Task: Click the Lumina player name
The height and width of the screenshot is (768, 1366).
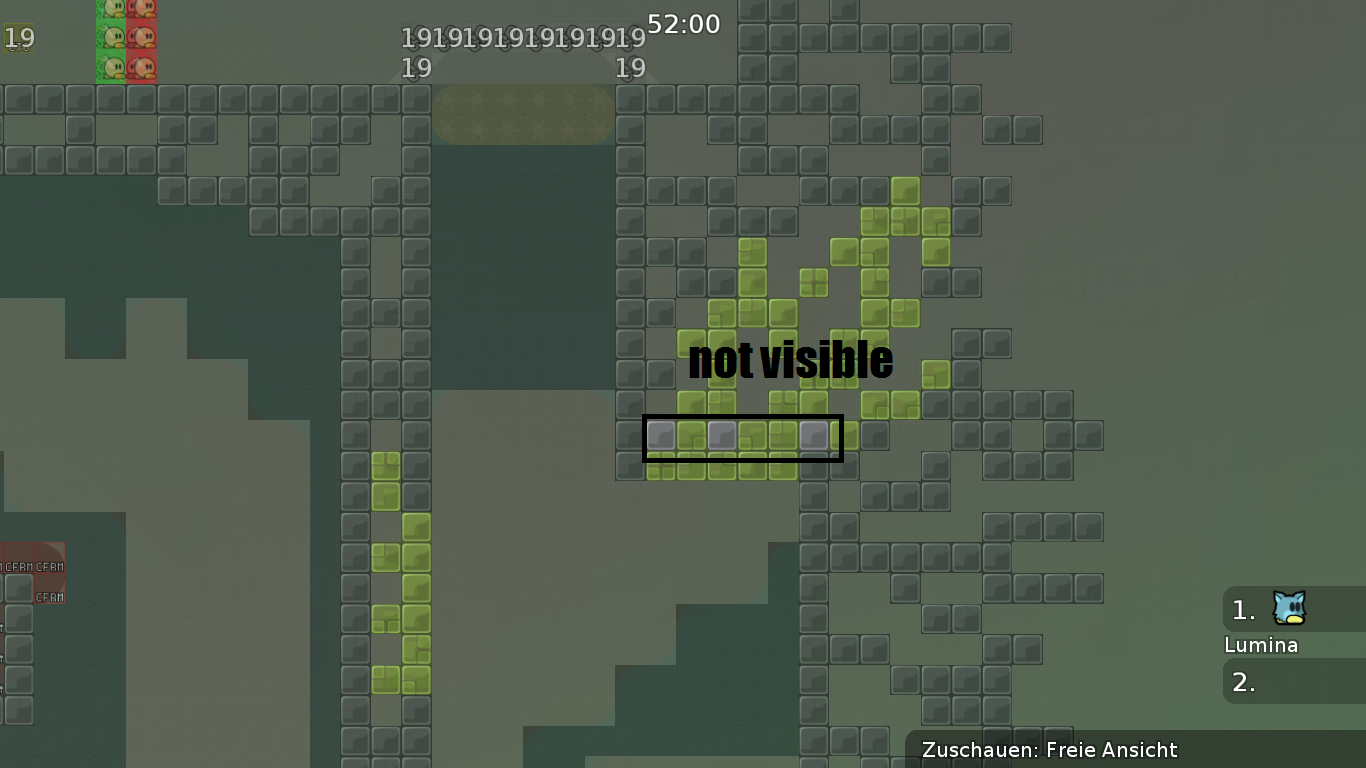Action: click(x=1262, y=645)
